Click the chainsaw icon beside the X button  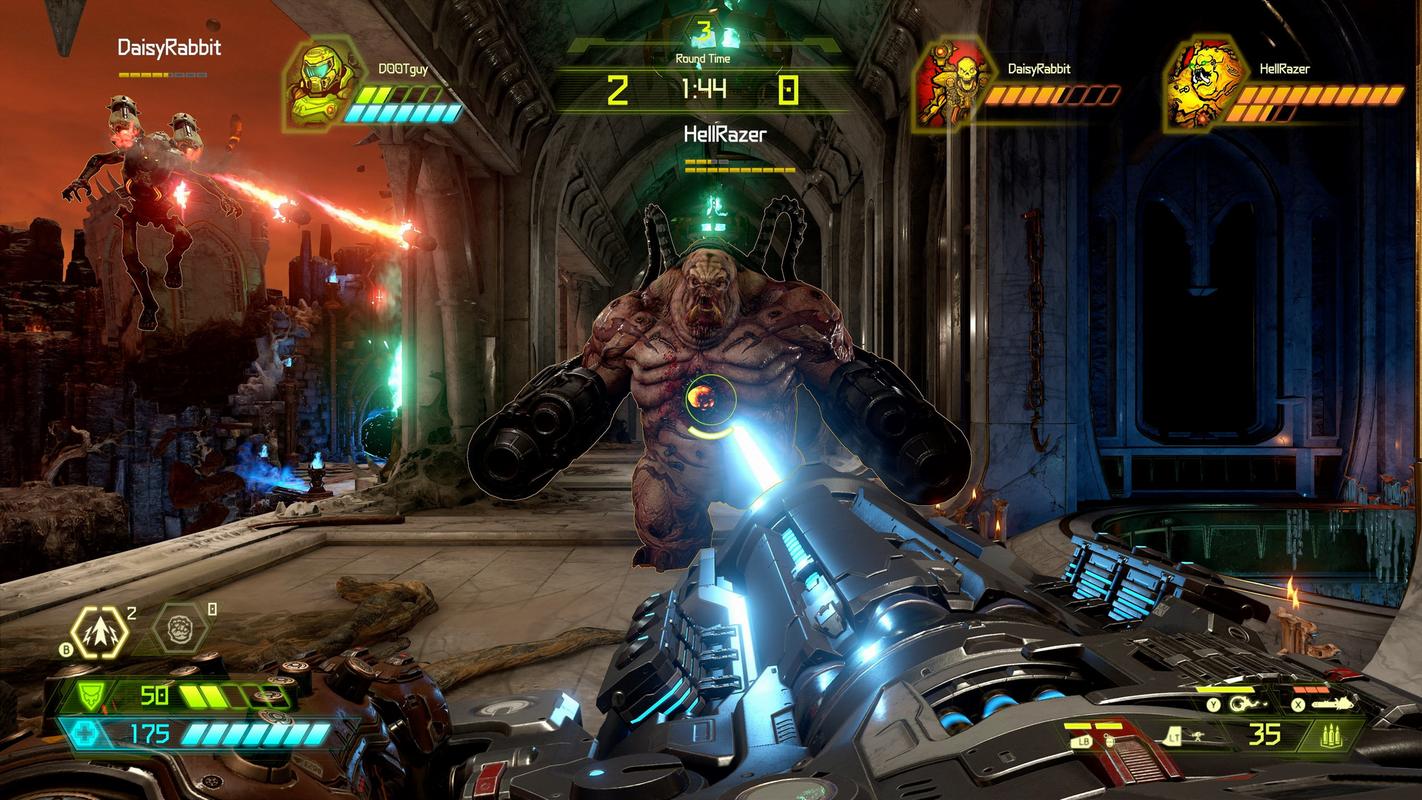coord(1334,703)
